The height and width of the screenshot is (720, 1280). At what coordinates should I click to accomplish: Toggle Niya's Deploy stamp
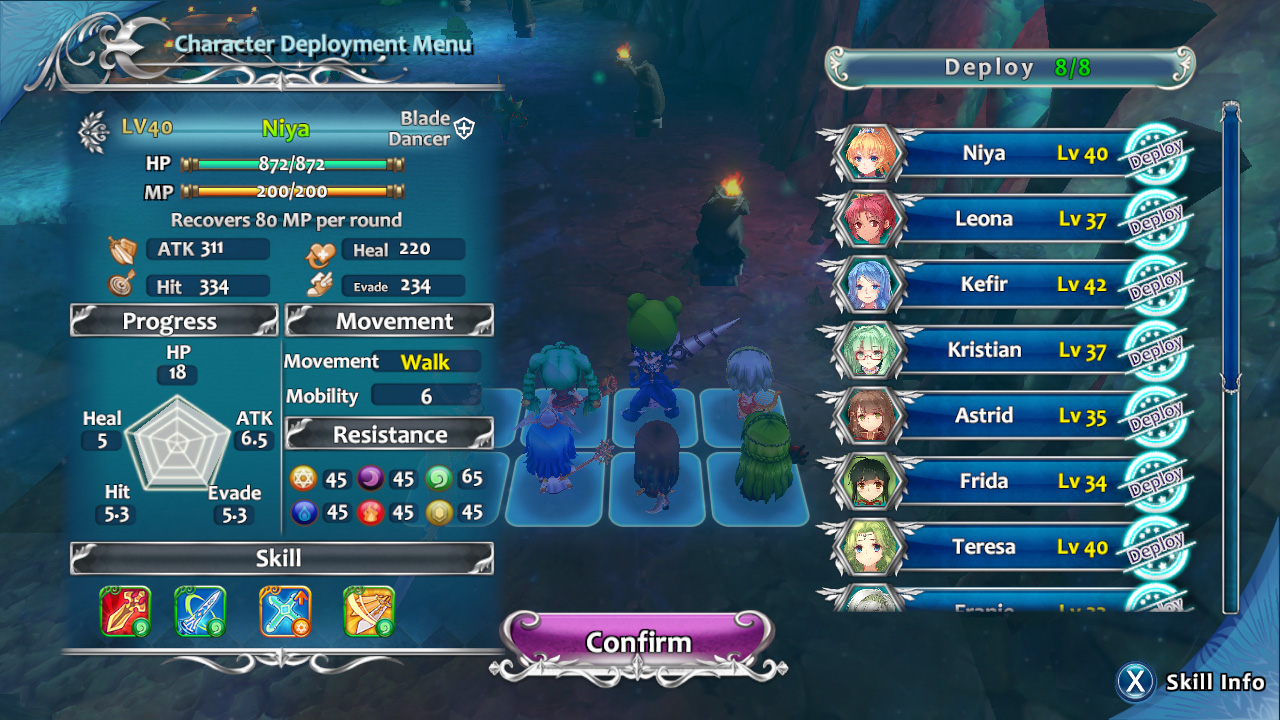[1156, 155]
